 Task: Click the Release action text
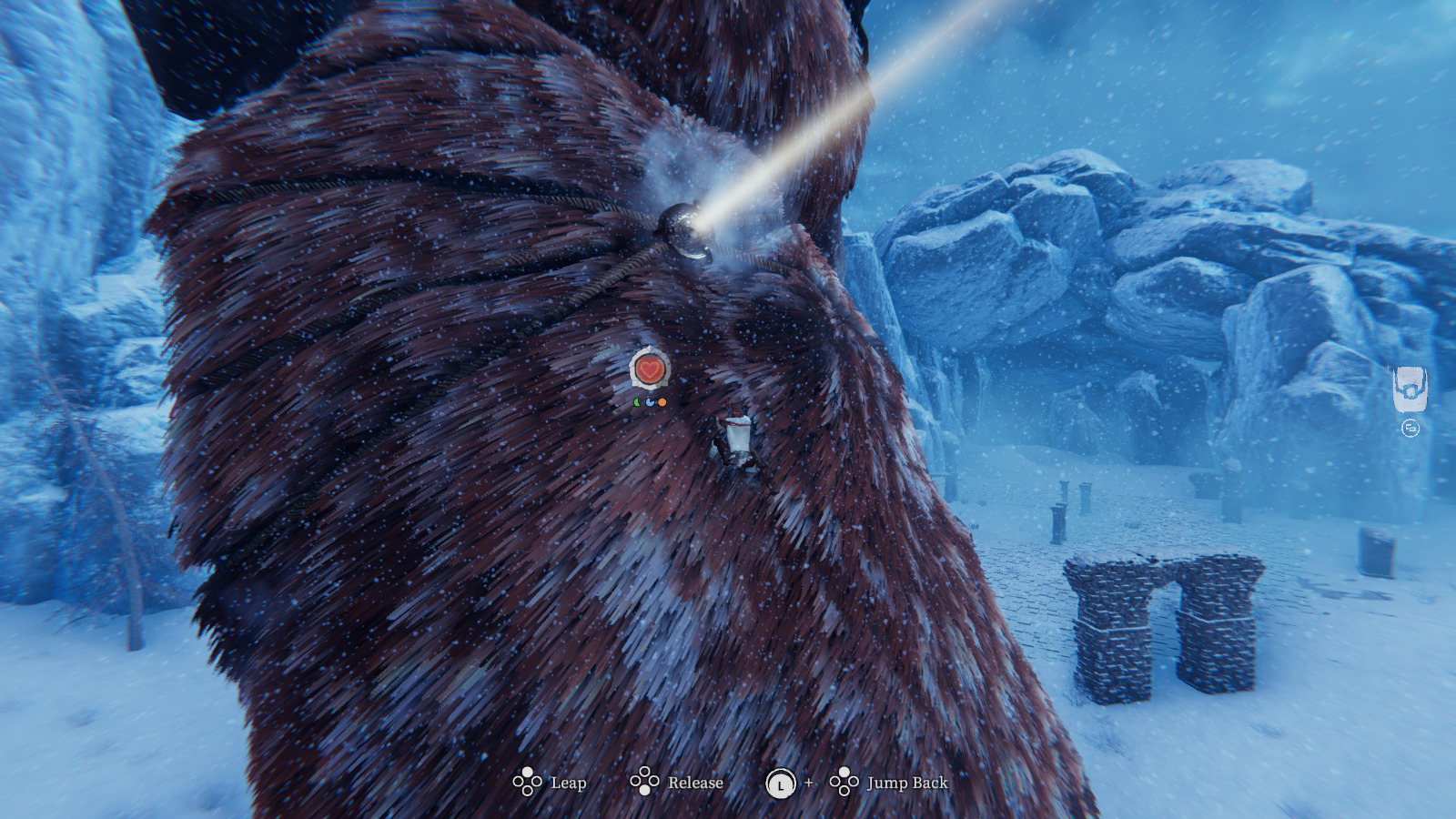tap(694, 783)
